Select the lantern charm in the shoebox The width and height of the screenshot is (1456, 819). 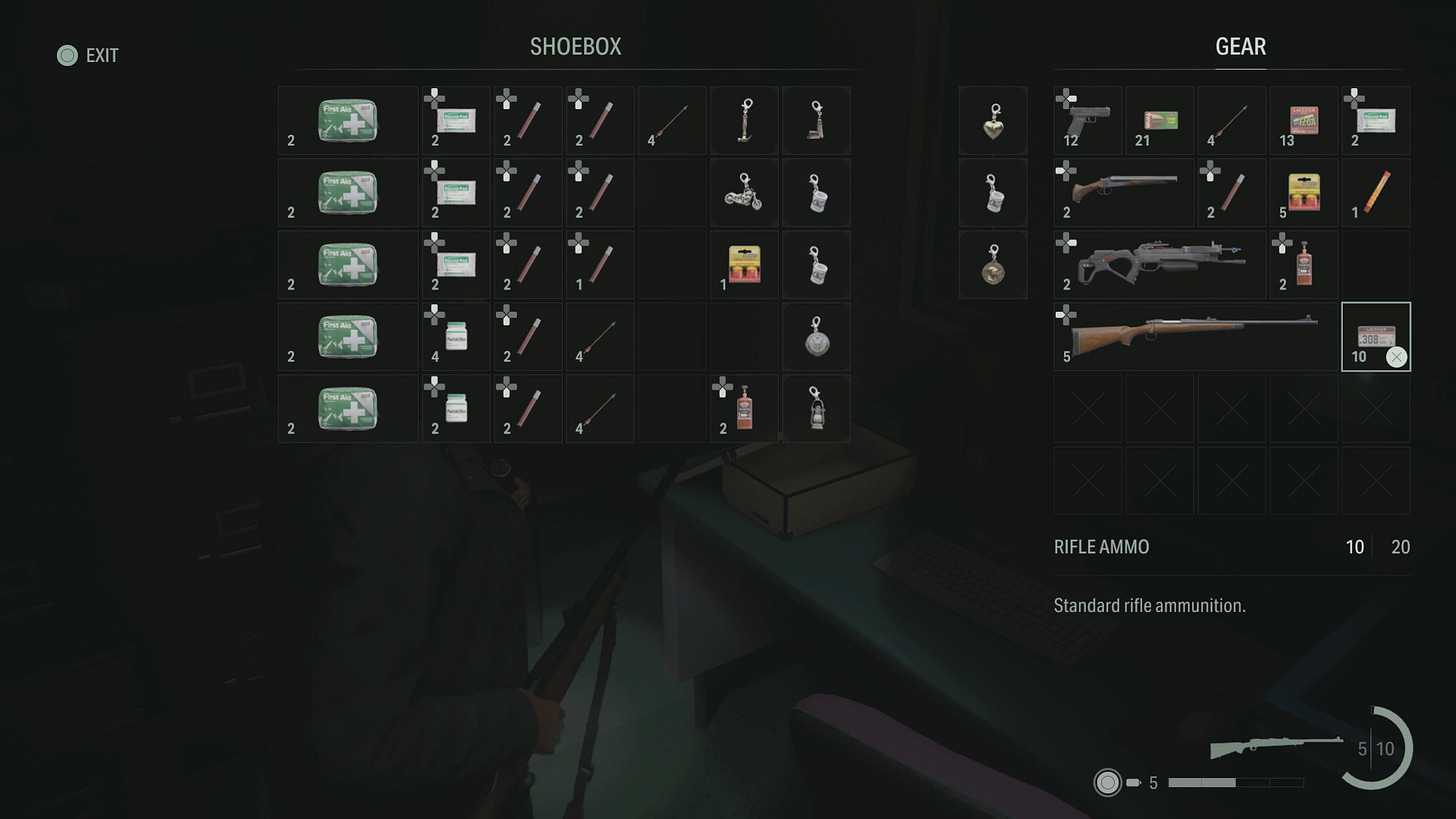[815, 408]
